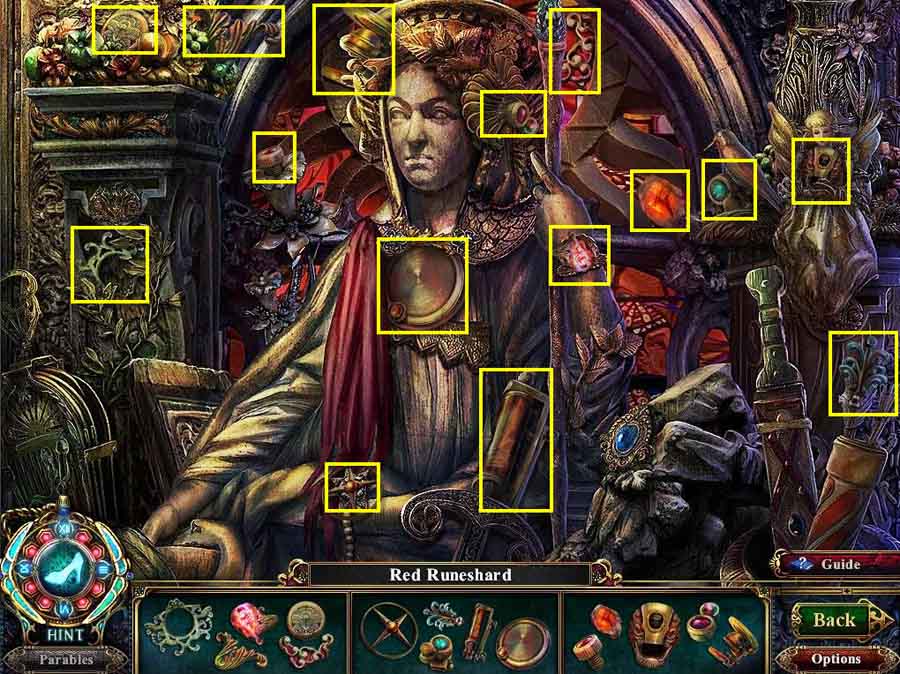Open the Options menu
Screen dimensions: 900x674
click(836, 658)
